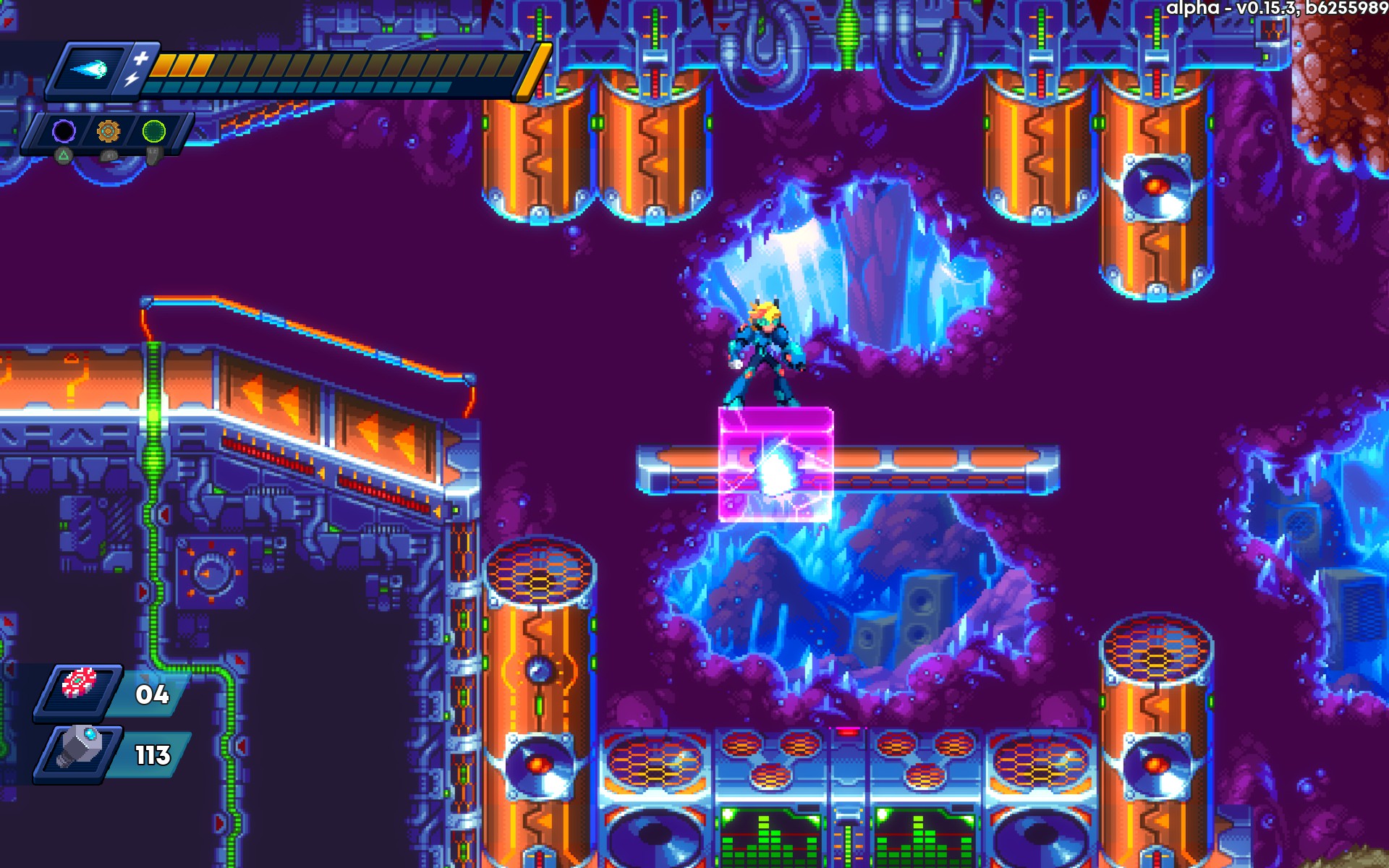Trigger the green circle ability slot
This screenshot has width=1389, height=868.
pyautogui.click(x=153, y=131)
